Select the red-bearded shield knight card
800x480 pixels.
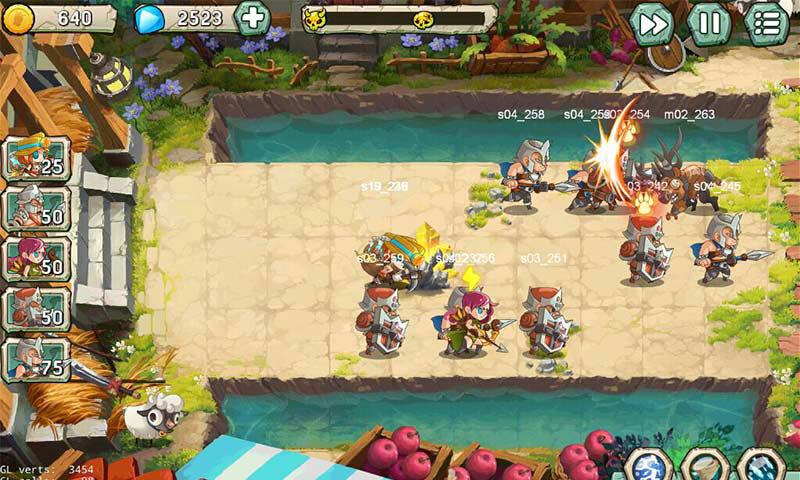pyautogui.click(x=36, y=308)
